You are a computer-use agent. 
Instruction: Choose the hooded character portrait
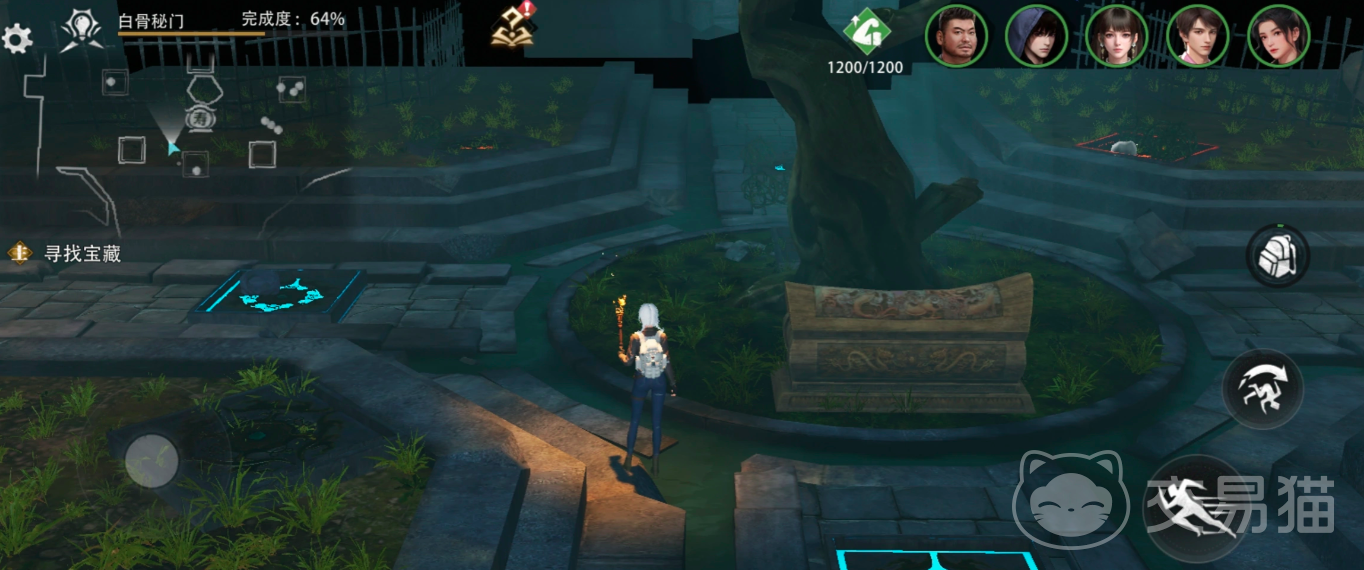point(1036,36)
